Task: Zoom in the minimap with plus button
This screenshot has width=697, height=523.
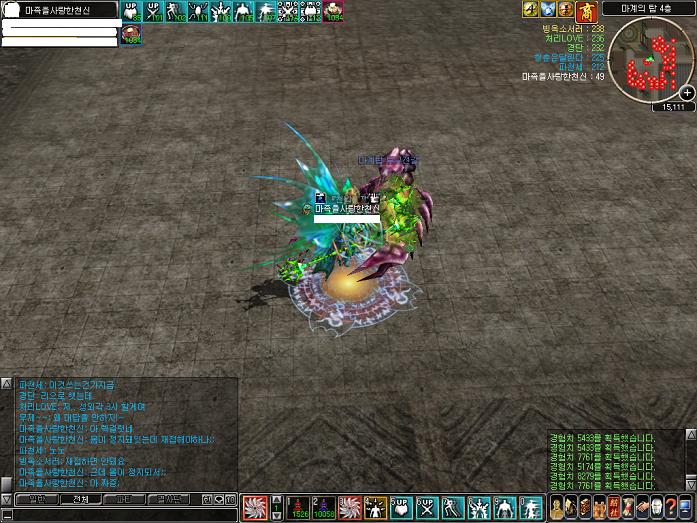Action: tap(687, 92)
